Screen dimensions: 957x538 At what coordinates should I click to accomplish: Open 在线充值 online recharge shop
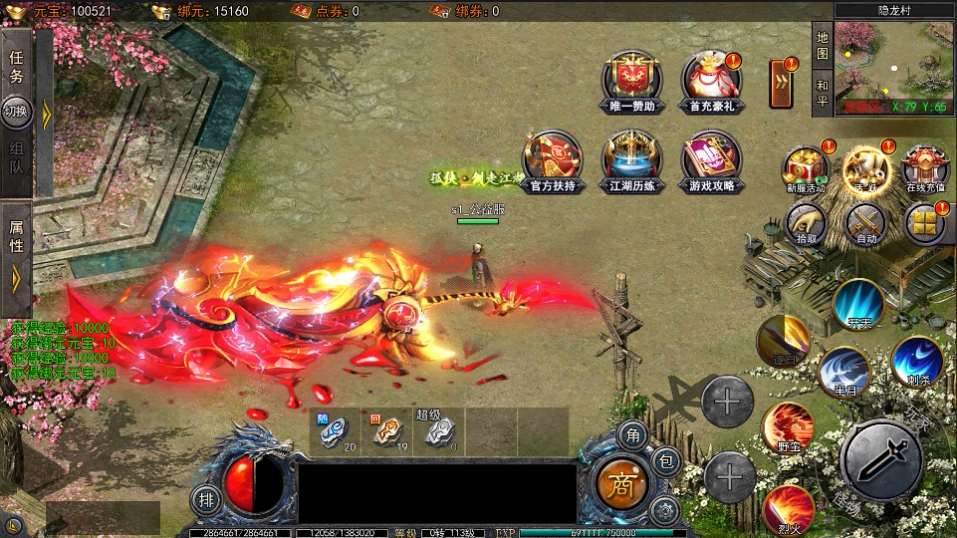[925, 169]
